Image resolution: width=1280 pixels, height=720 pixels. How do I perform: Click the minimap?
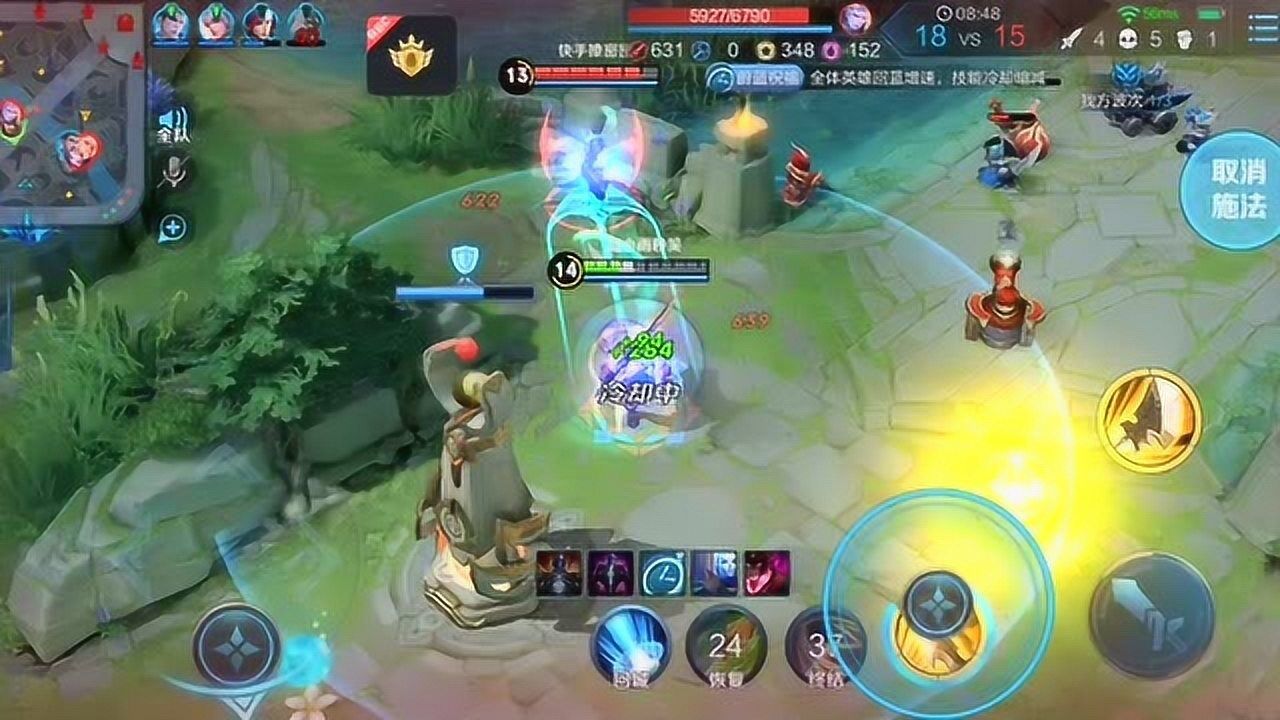[70, 110]
